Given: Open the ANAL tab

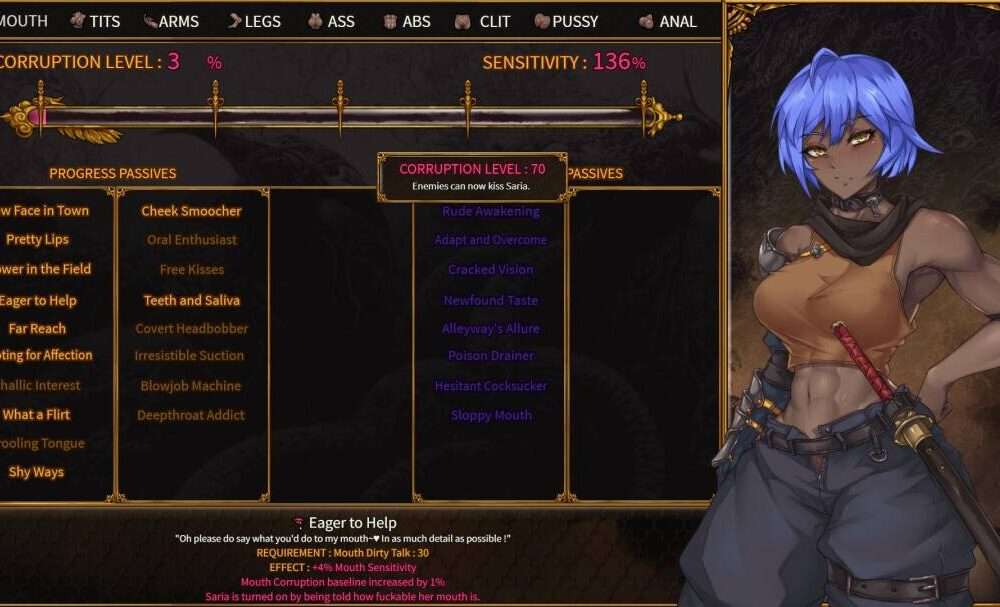Looking at the screenshot, I should pos(668,21).
